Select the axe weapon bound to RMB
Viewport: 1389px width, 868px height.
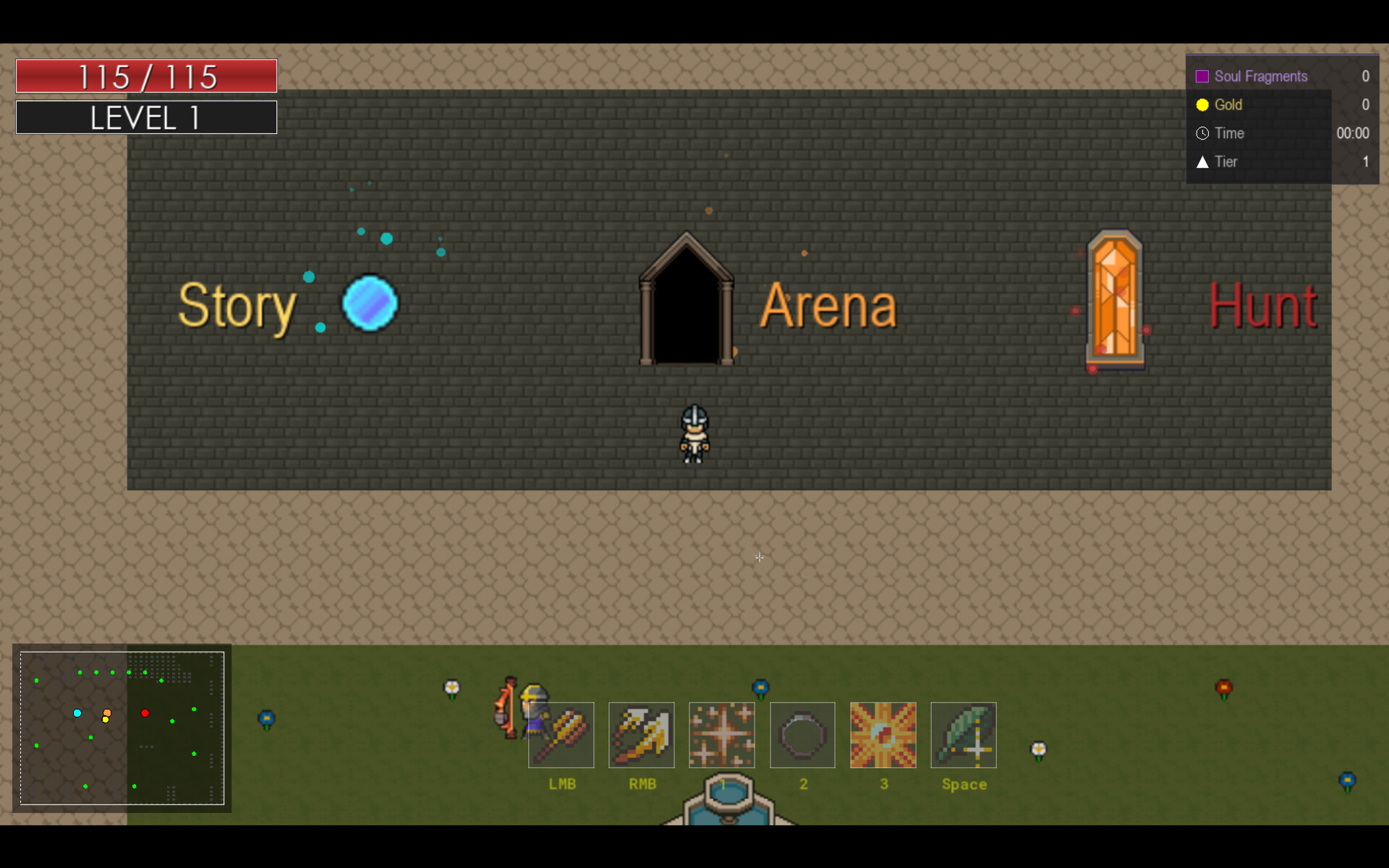click(x=642, y=735)
